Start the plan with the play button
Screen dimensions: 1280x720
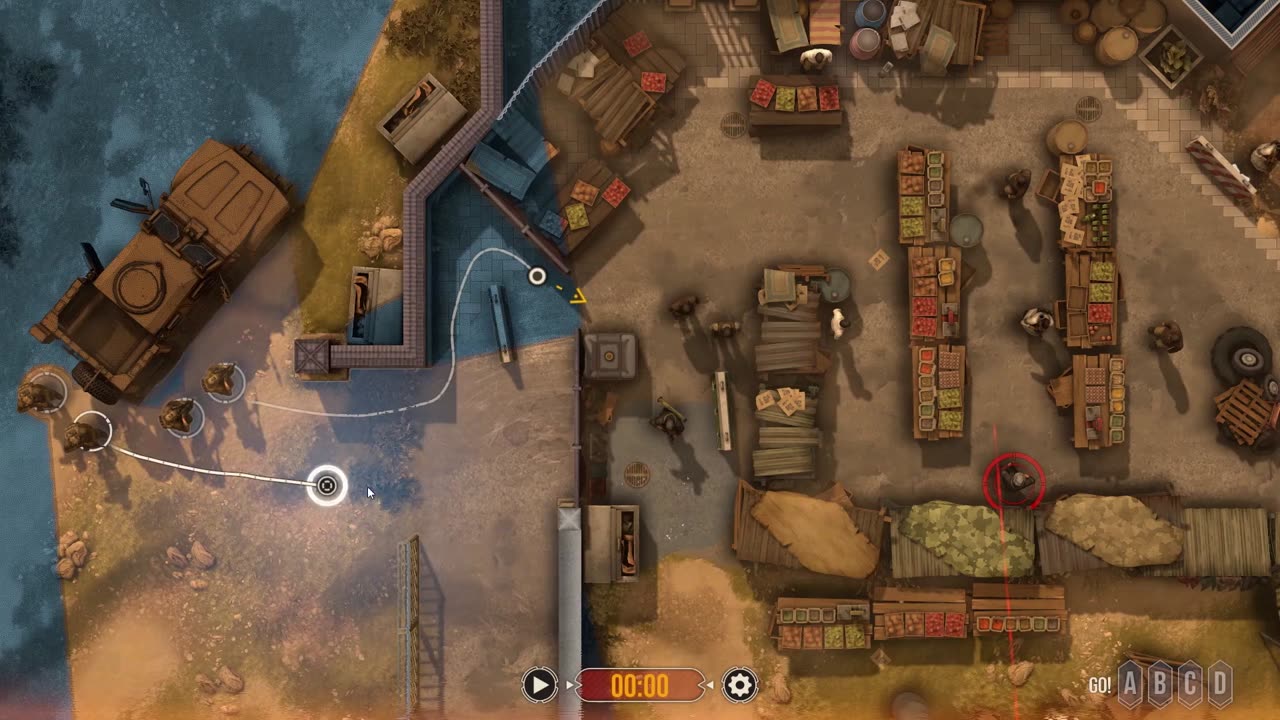pos(539,685)
